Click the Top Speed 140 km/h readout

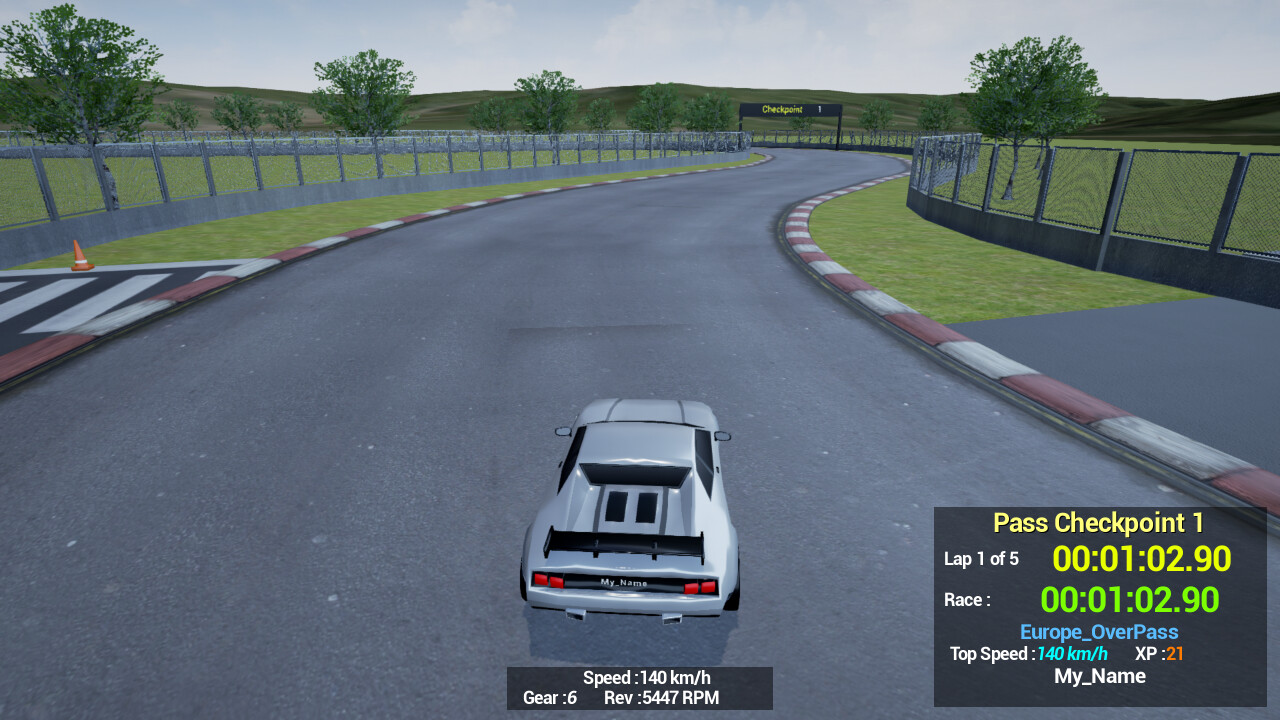pos(1027,654)
